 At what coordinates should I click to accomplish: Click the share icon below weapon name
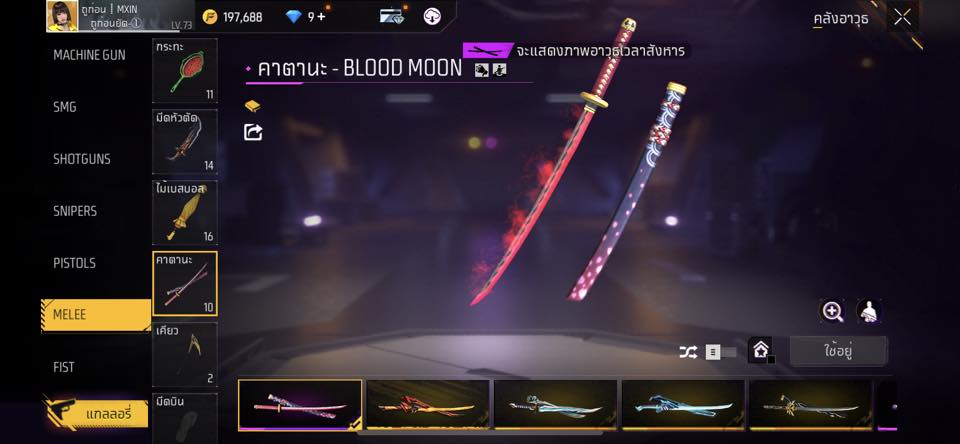(253, 132)
